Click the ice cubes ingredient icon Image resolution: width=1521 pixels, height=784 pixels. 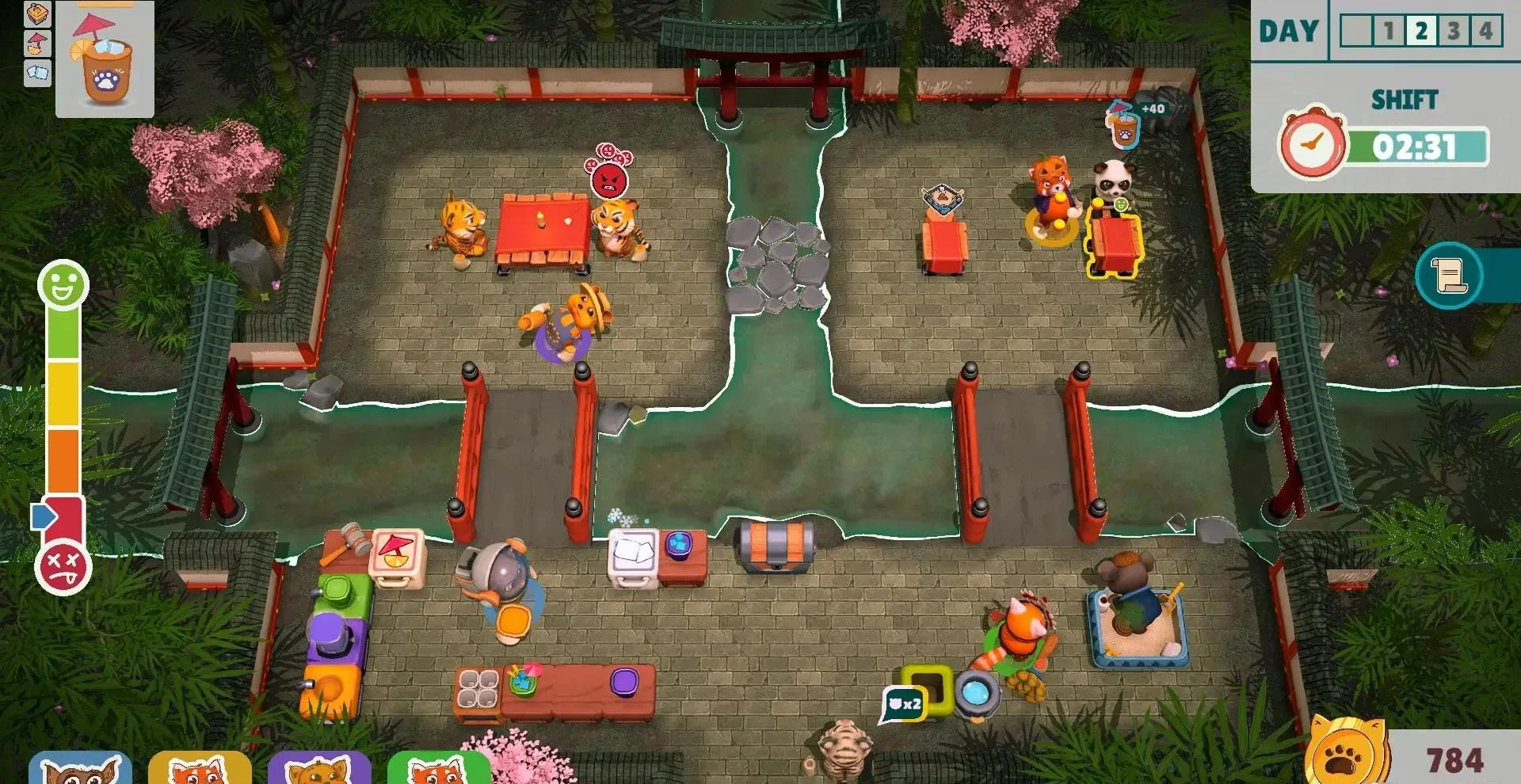coord(38,73)
